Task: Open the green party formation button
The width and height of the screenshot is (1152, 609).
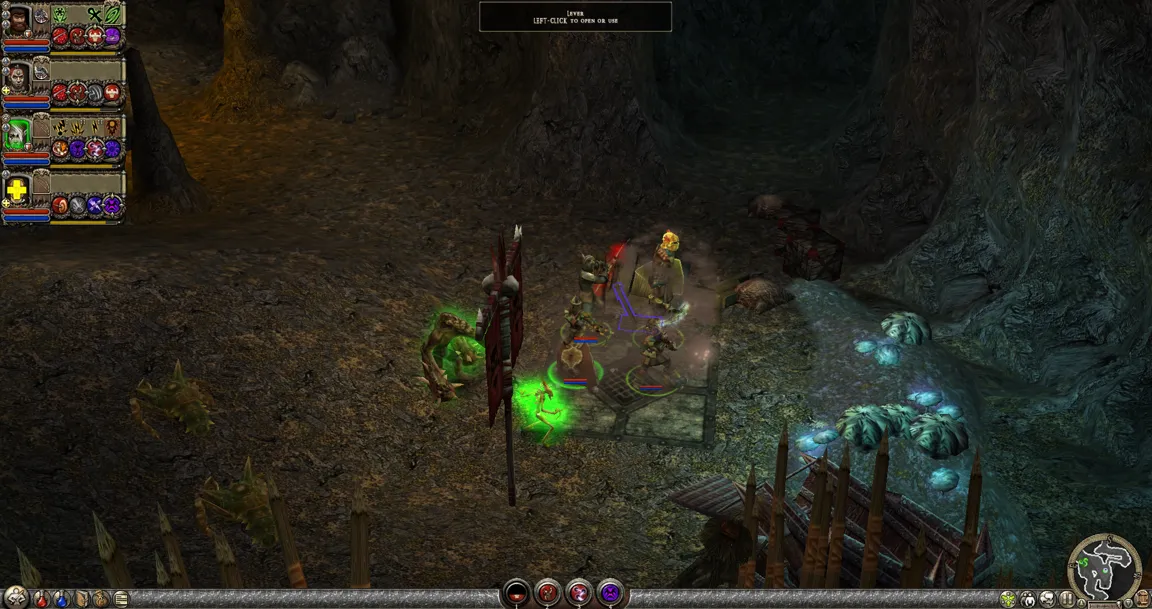Action: point(1008,599)
